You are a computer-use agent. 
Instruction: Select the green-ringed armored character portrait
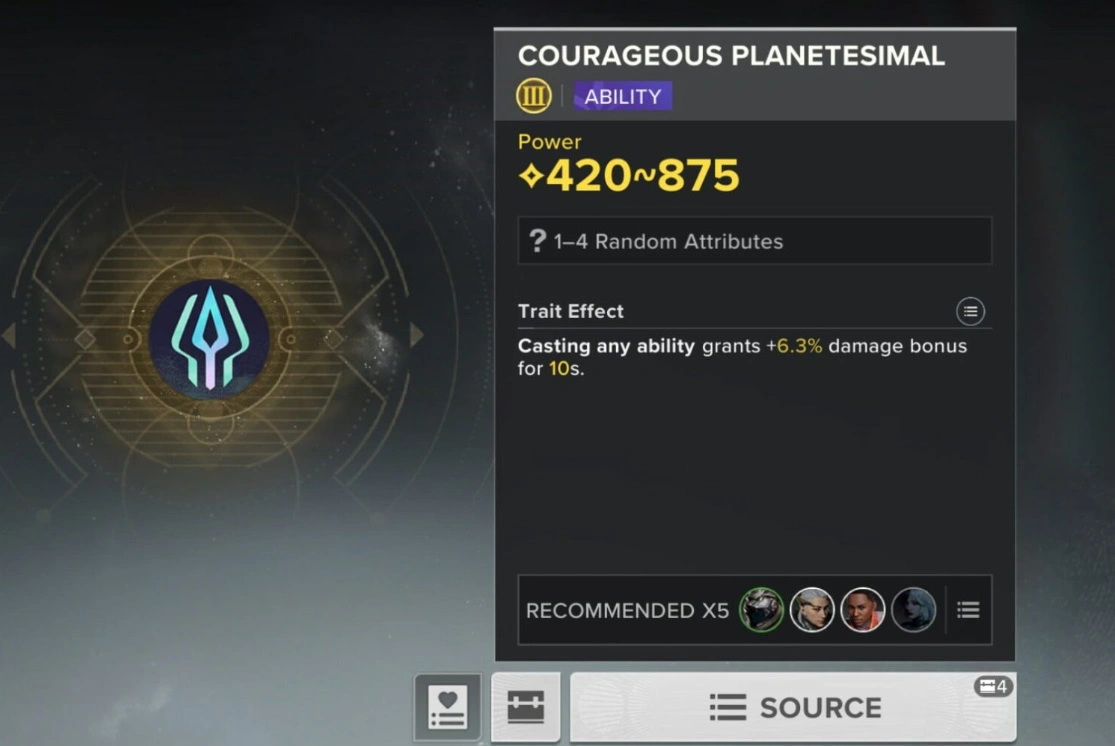pos(761,610)
